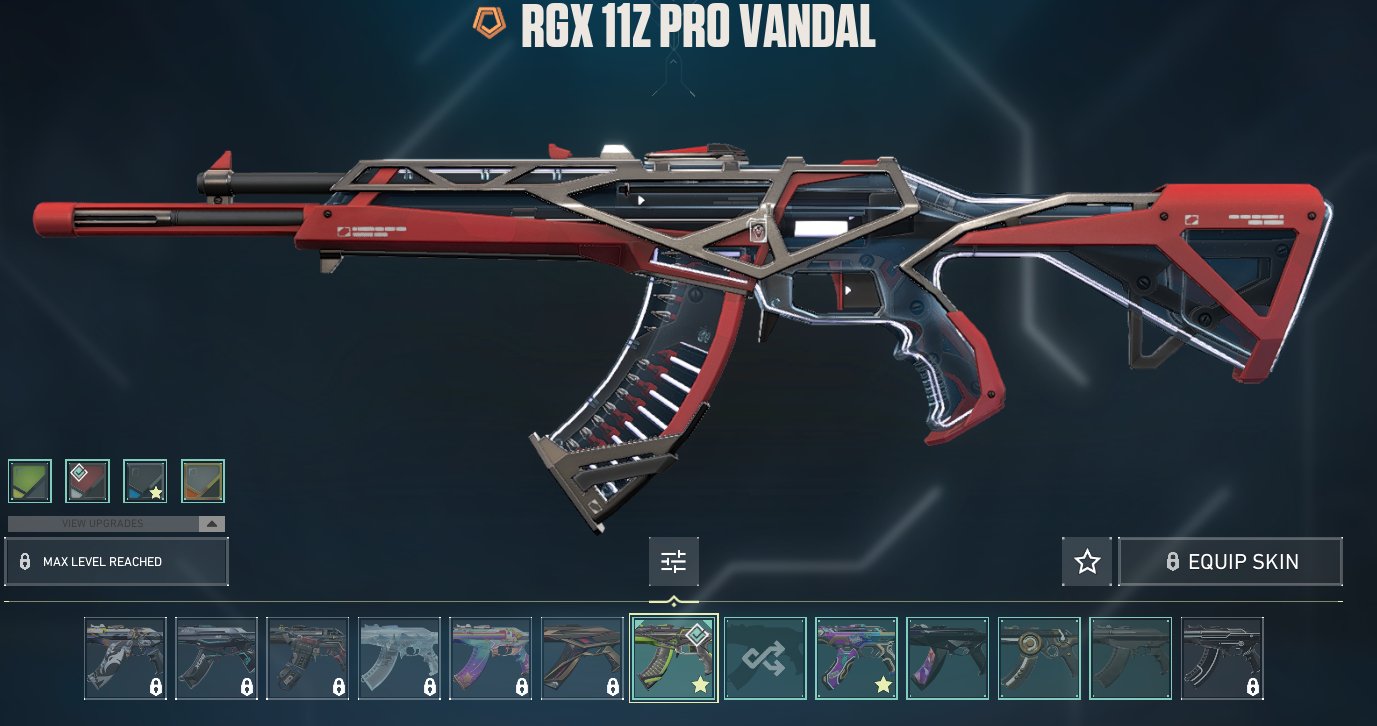Screen dimensions: 1377x726
Task: Pick the blue variant swatch with star
Action: 145,481
